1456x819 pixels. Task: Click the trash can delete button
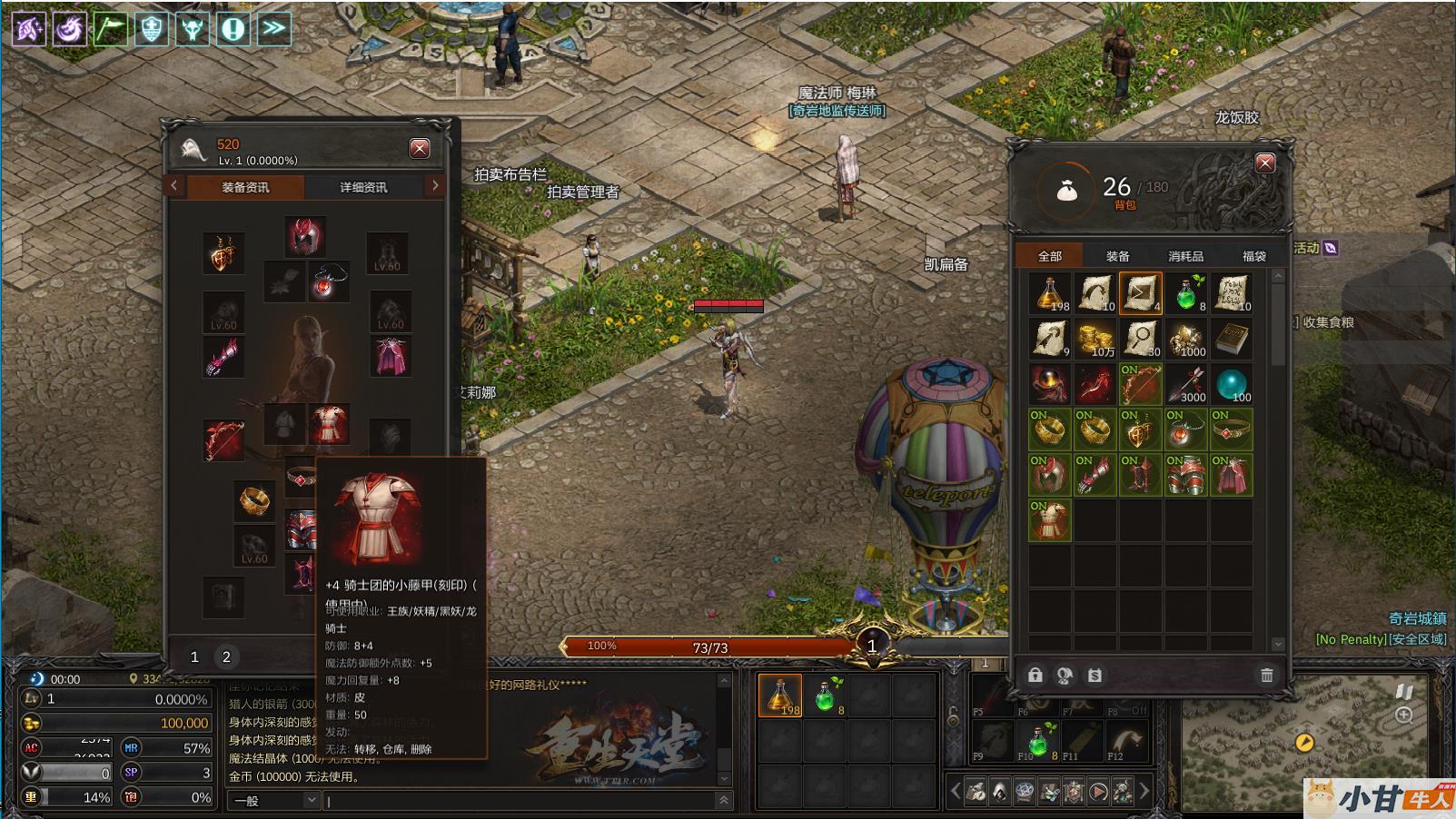(1266, 675)
